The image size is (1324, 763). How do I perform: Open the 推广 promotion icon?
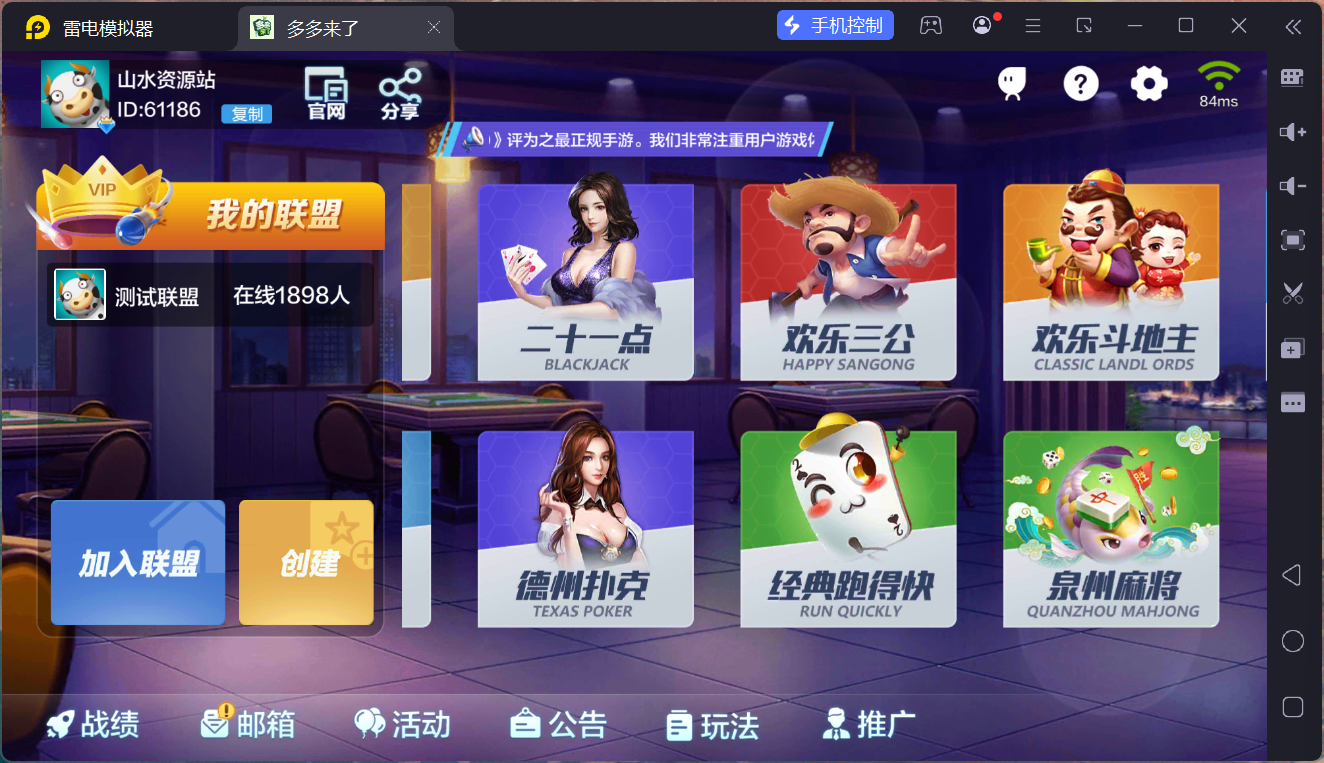[868, 725]
